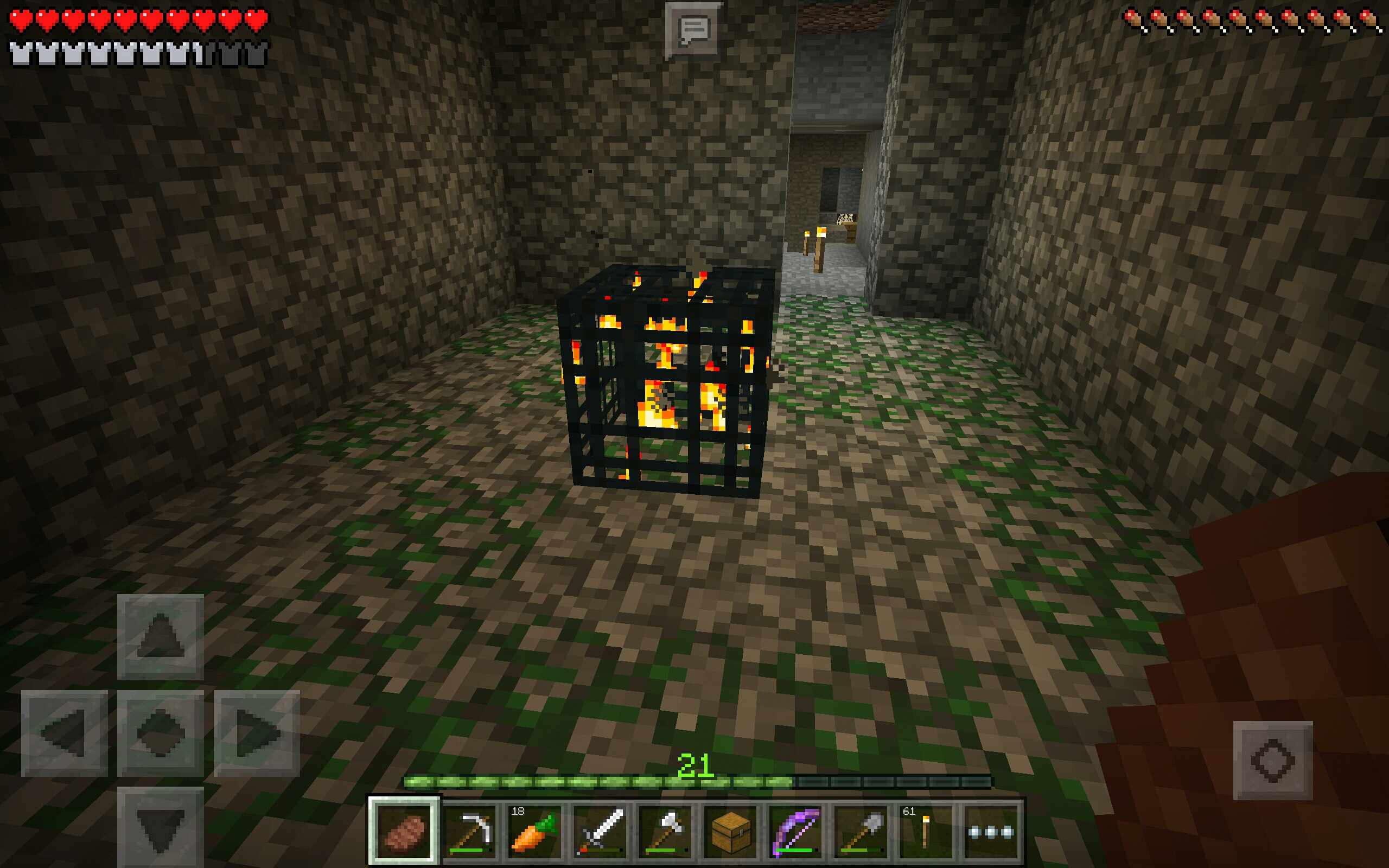The height and width of the screenshot is (868, 1389).
Task: Select the iron pickaxe slot
Action: 470,830
